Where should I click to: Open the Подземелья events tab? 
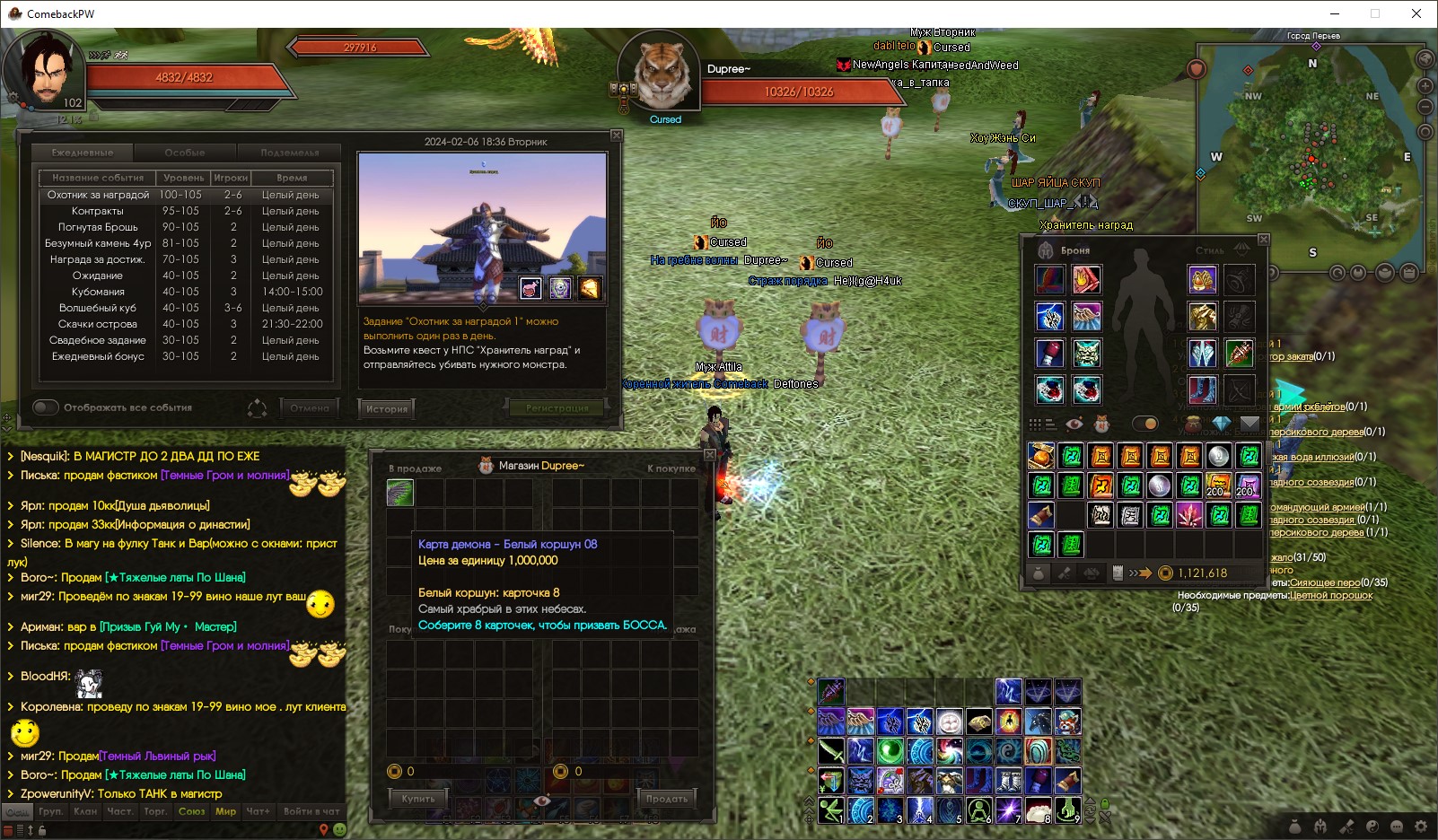click(x=289, y=153)
